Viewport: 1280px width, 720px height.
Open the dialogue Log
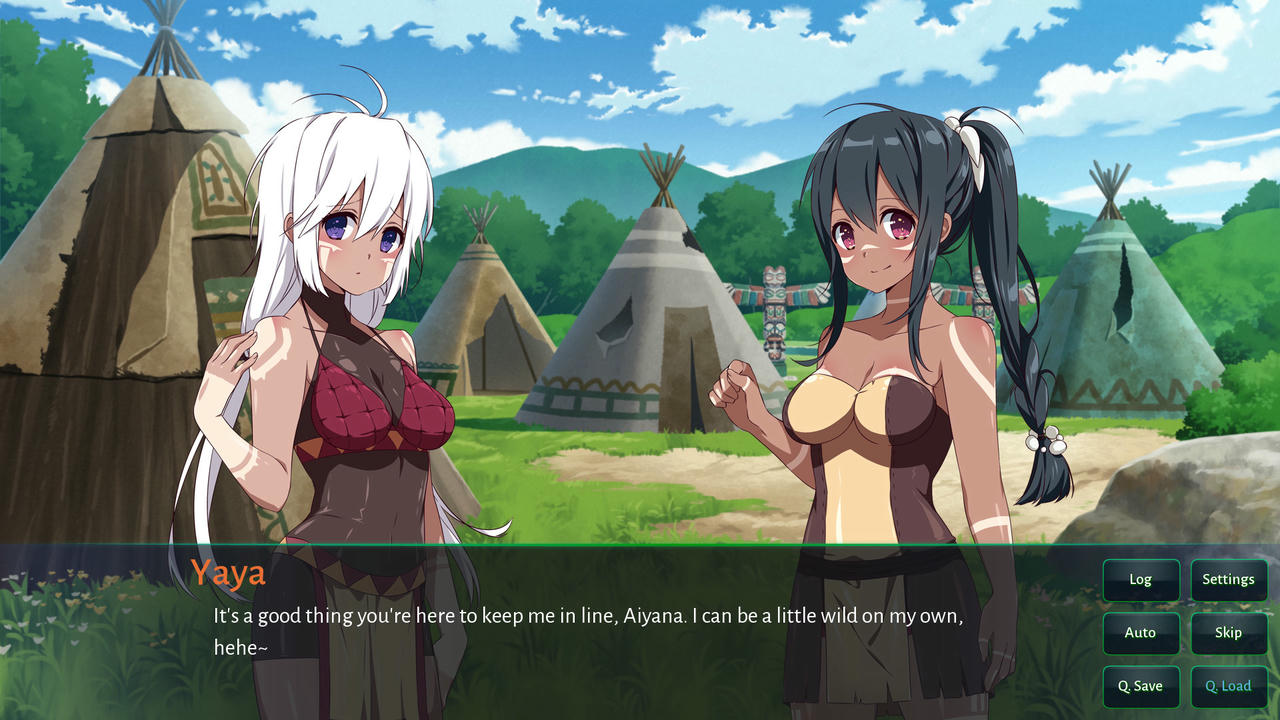(1140, 580)
